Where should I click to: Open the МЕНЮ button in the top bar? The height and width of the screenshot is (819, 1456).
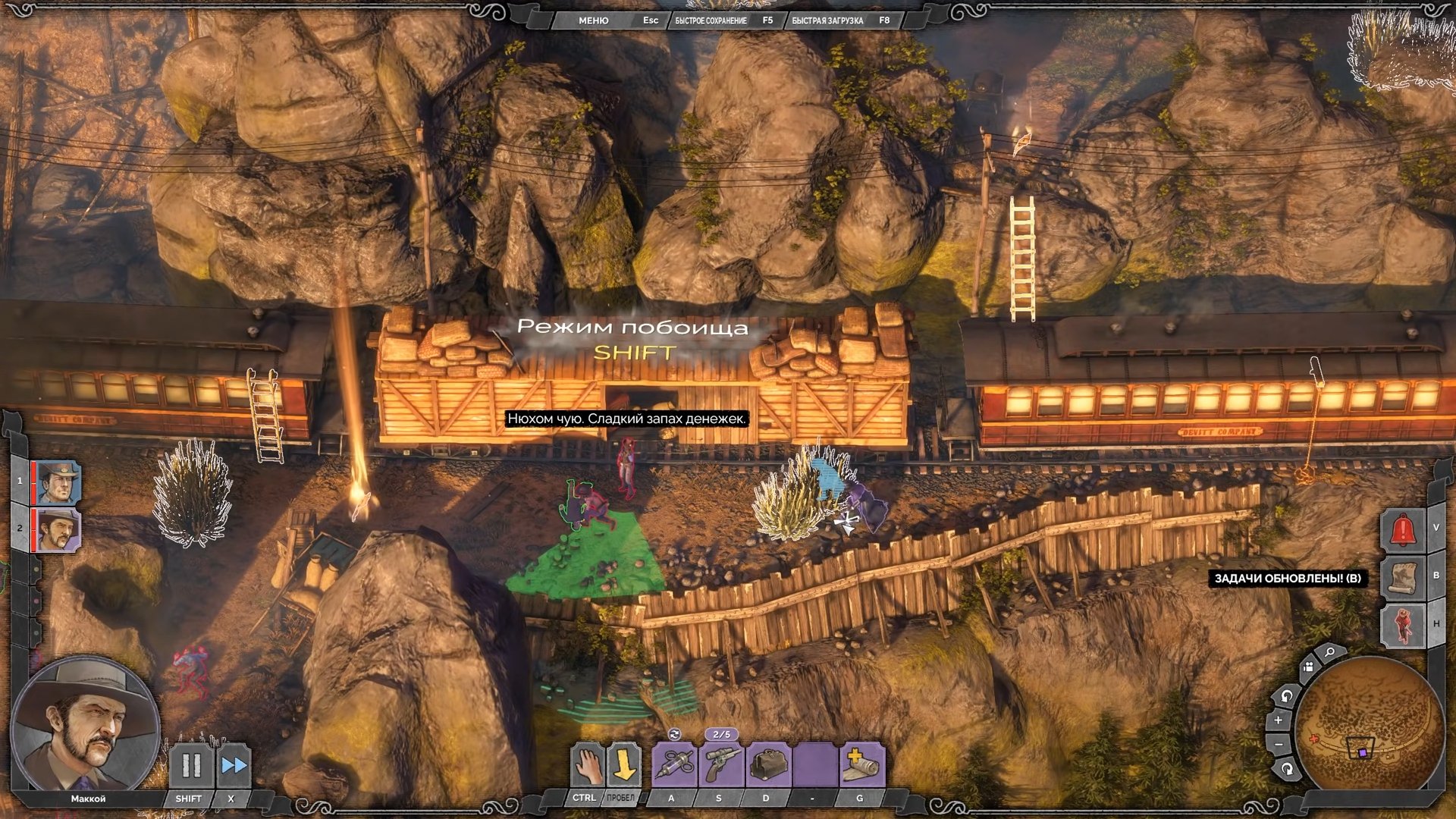point(593,20)
